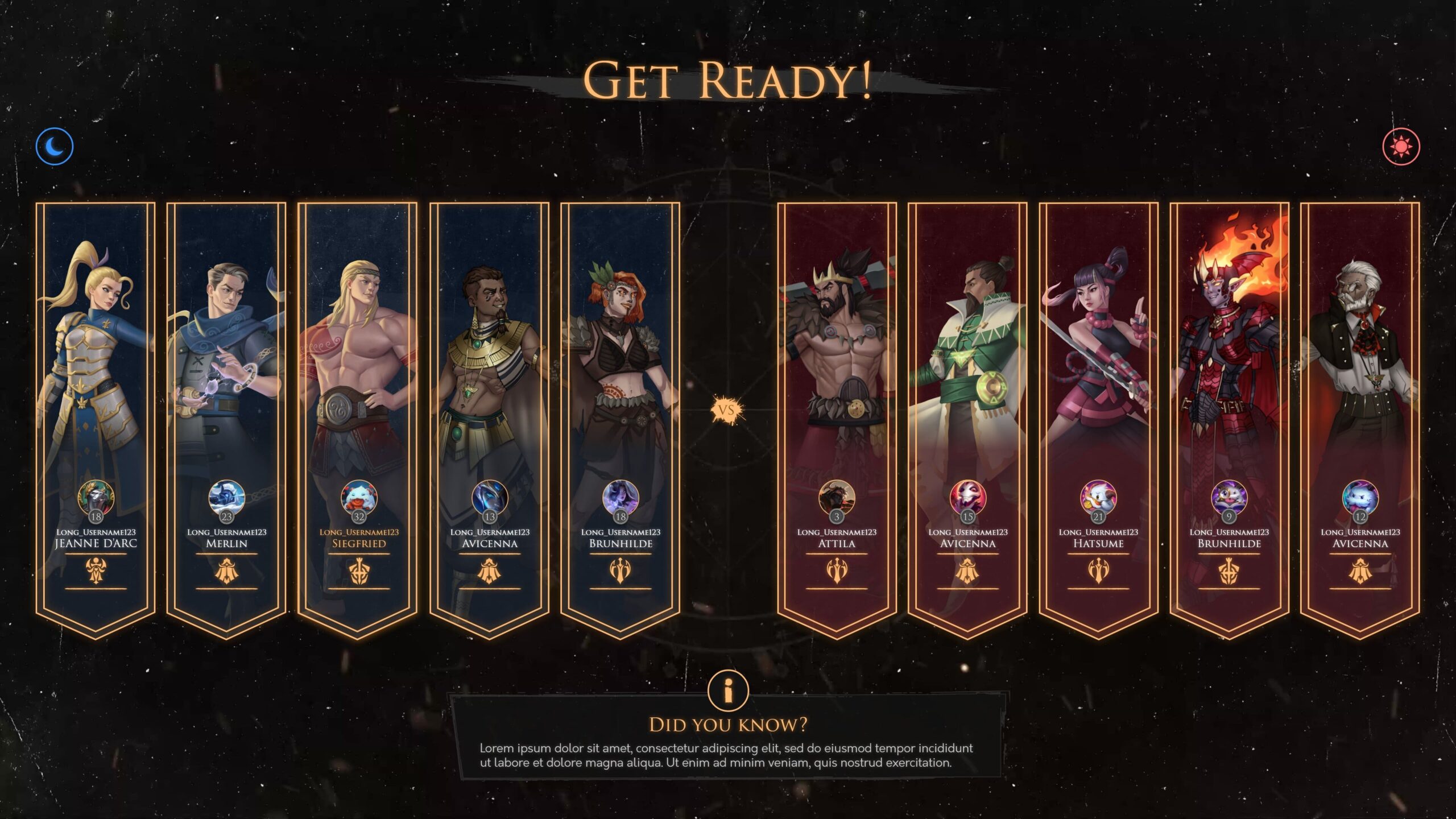Screen dimensions: 1456x819
Task: Click the level 21 player avatar
Action: [x=1098, y=498]
